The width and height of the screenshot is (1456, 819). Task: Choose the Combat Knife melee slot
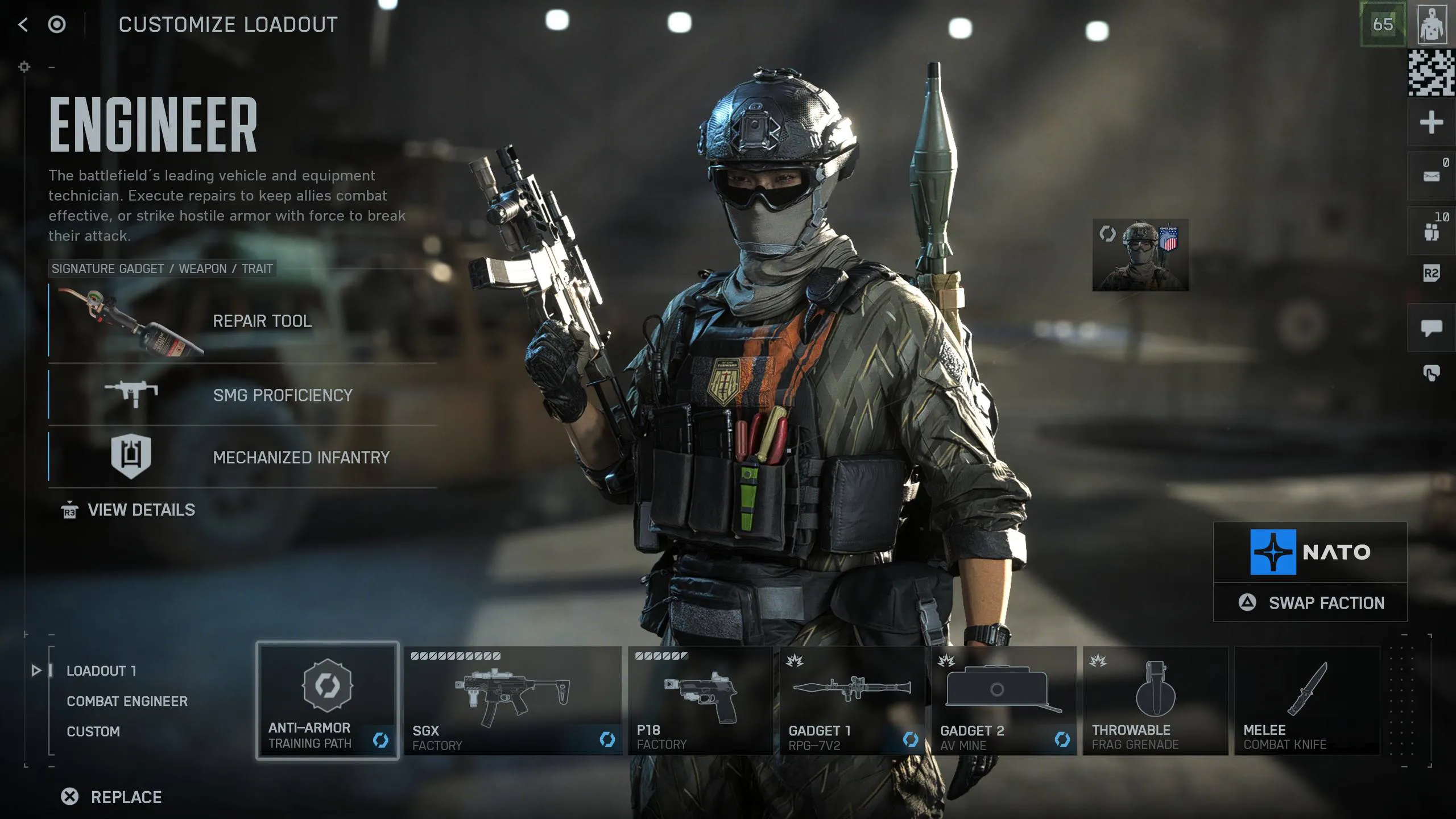pos(1307,701)
